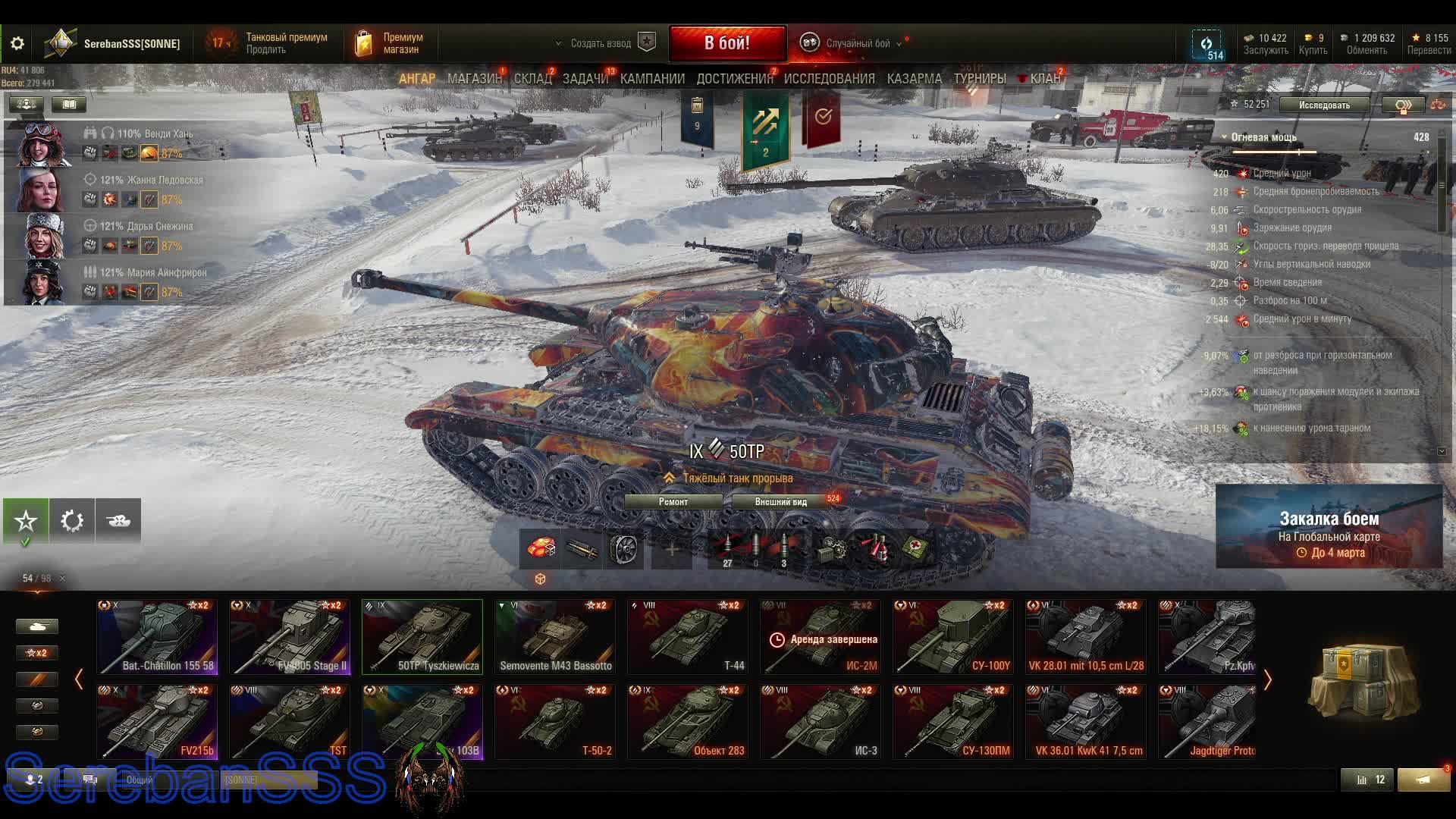This screenshot has width=1456, height=819.
Task: Open the ИССЛЕДОВАНИЯ tab
Action: coord(829,79)
